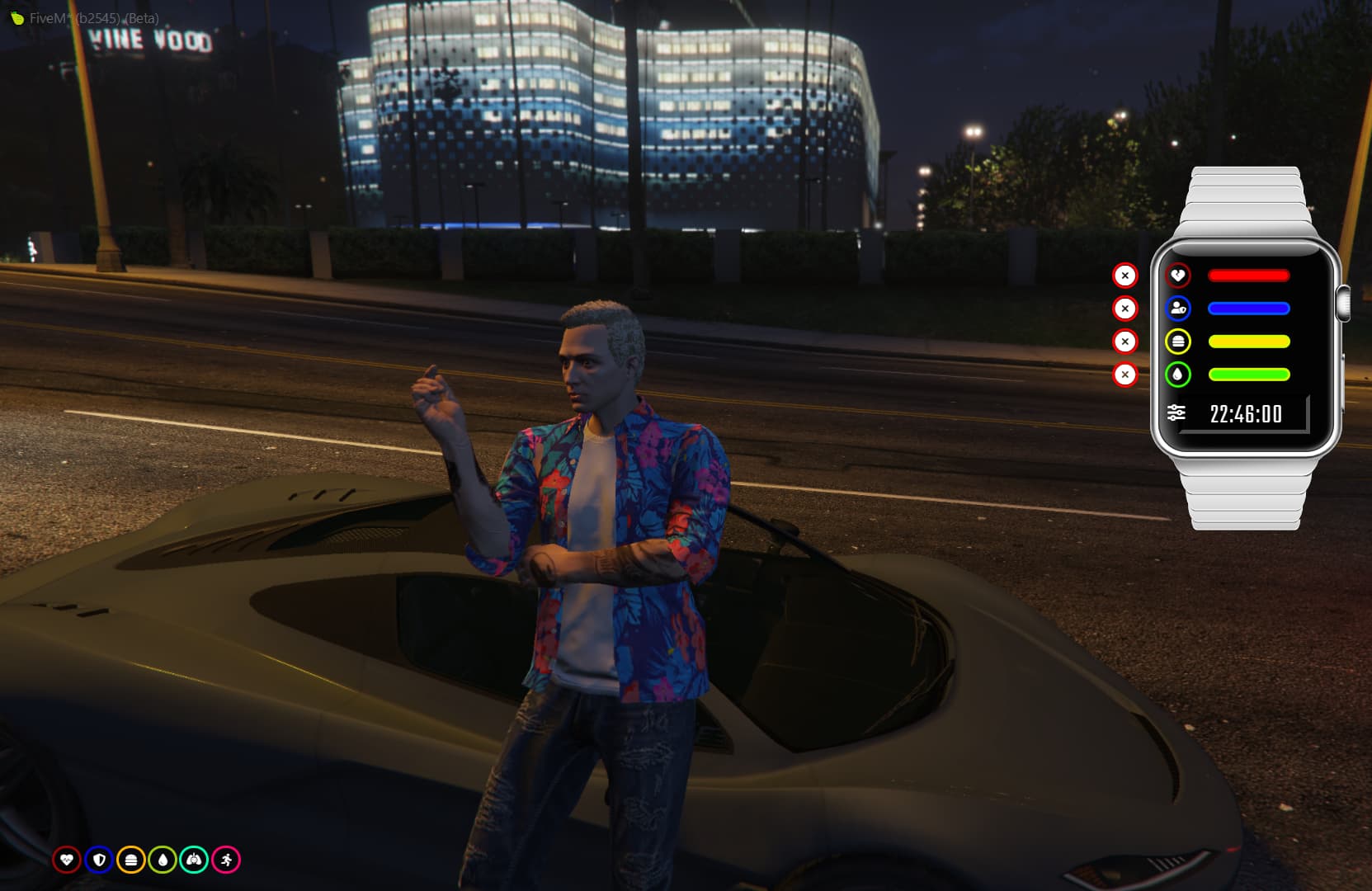This screenshot has width=1372, height=891.
Task: Click the X button beside the yellow hunger row
Action: [1124, 342]
